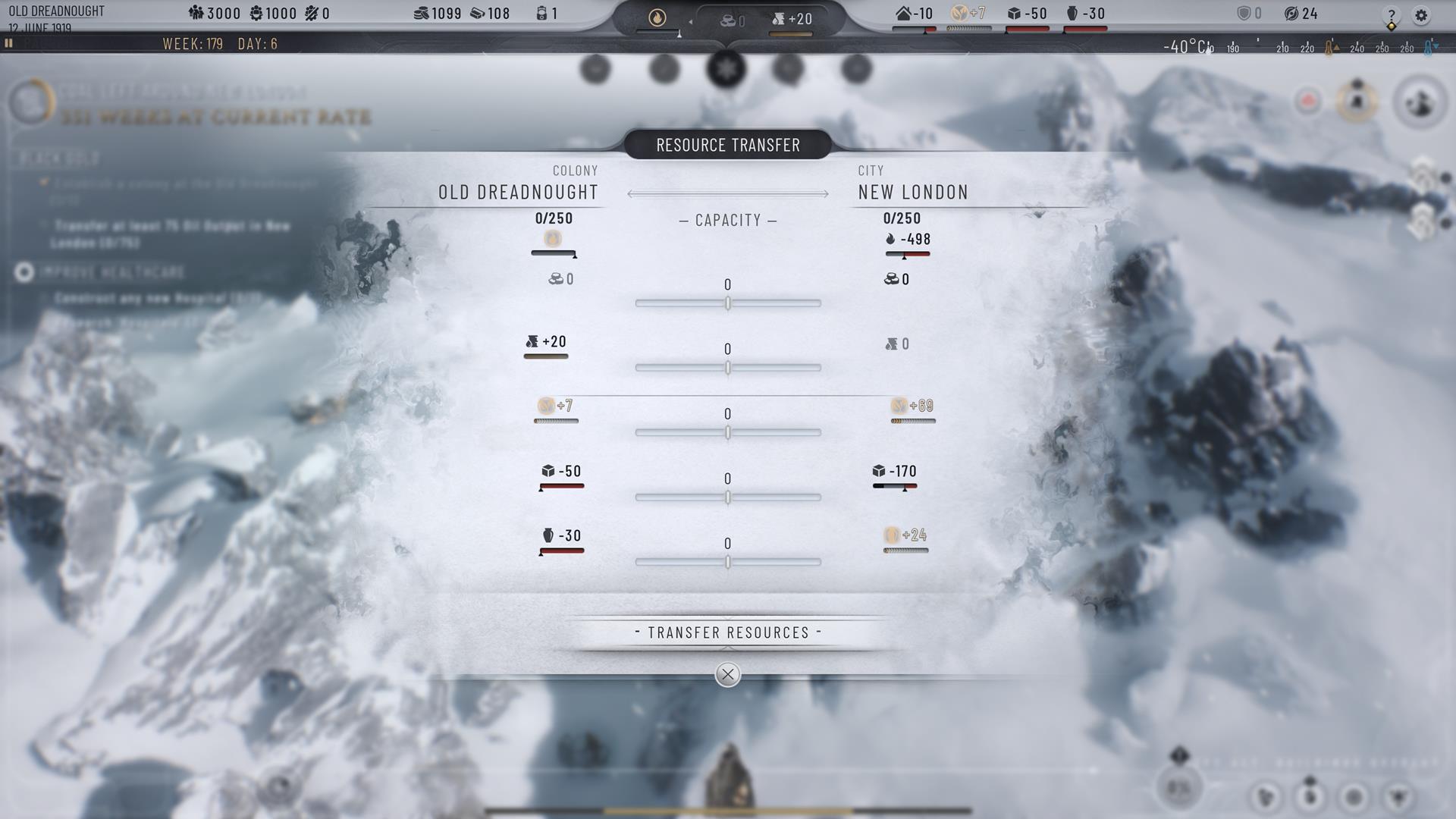Open the Old Dreadnought colony name
The height and width of the screenshot is (819, 1456).
tap(56, 11)
